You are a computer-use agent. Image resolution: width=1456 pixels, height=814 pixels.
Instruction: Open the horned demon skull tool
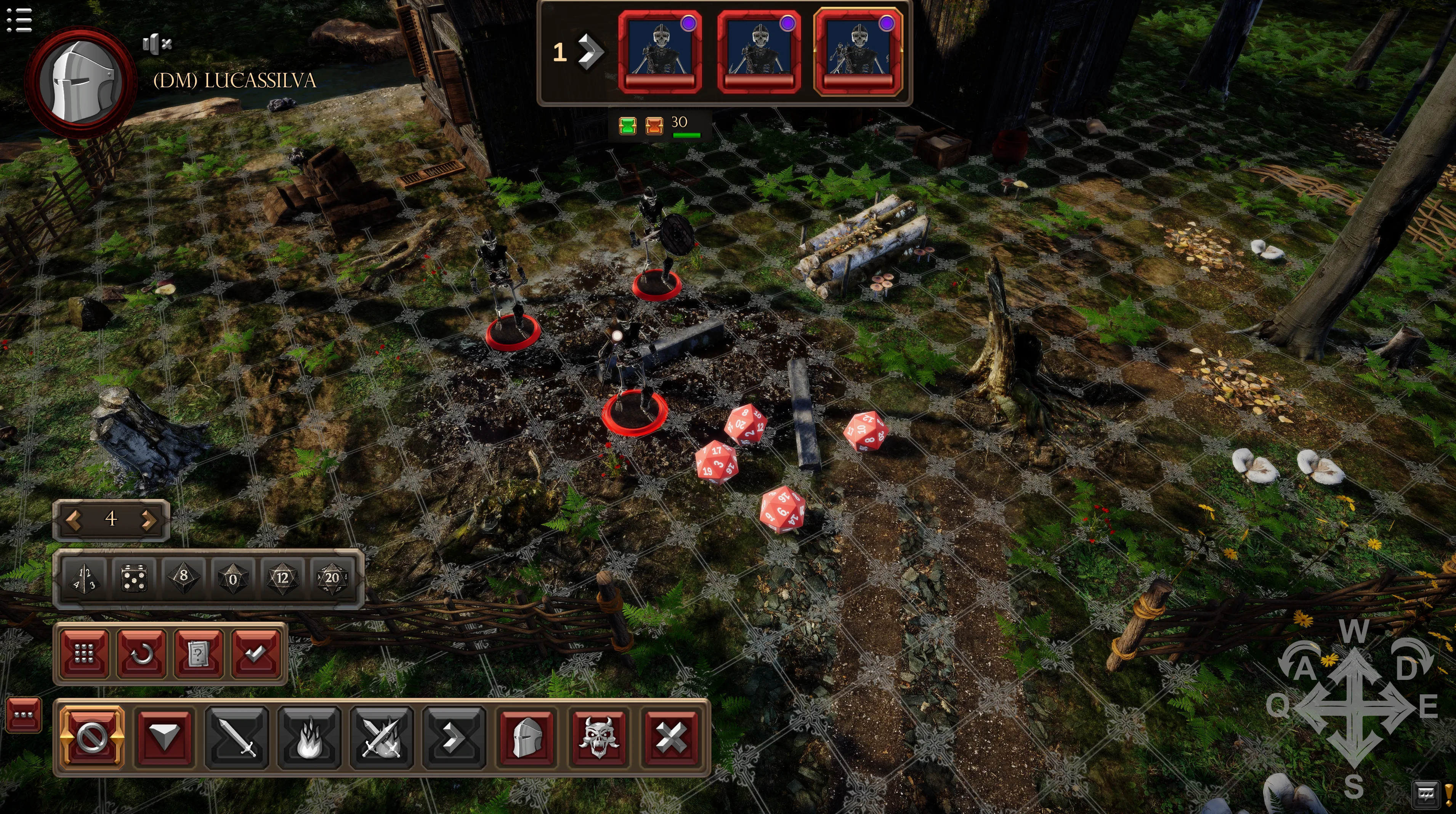click(x=599, y=737)
